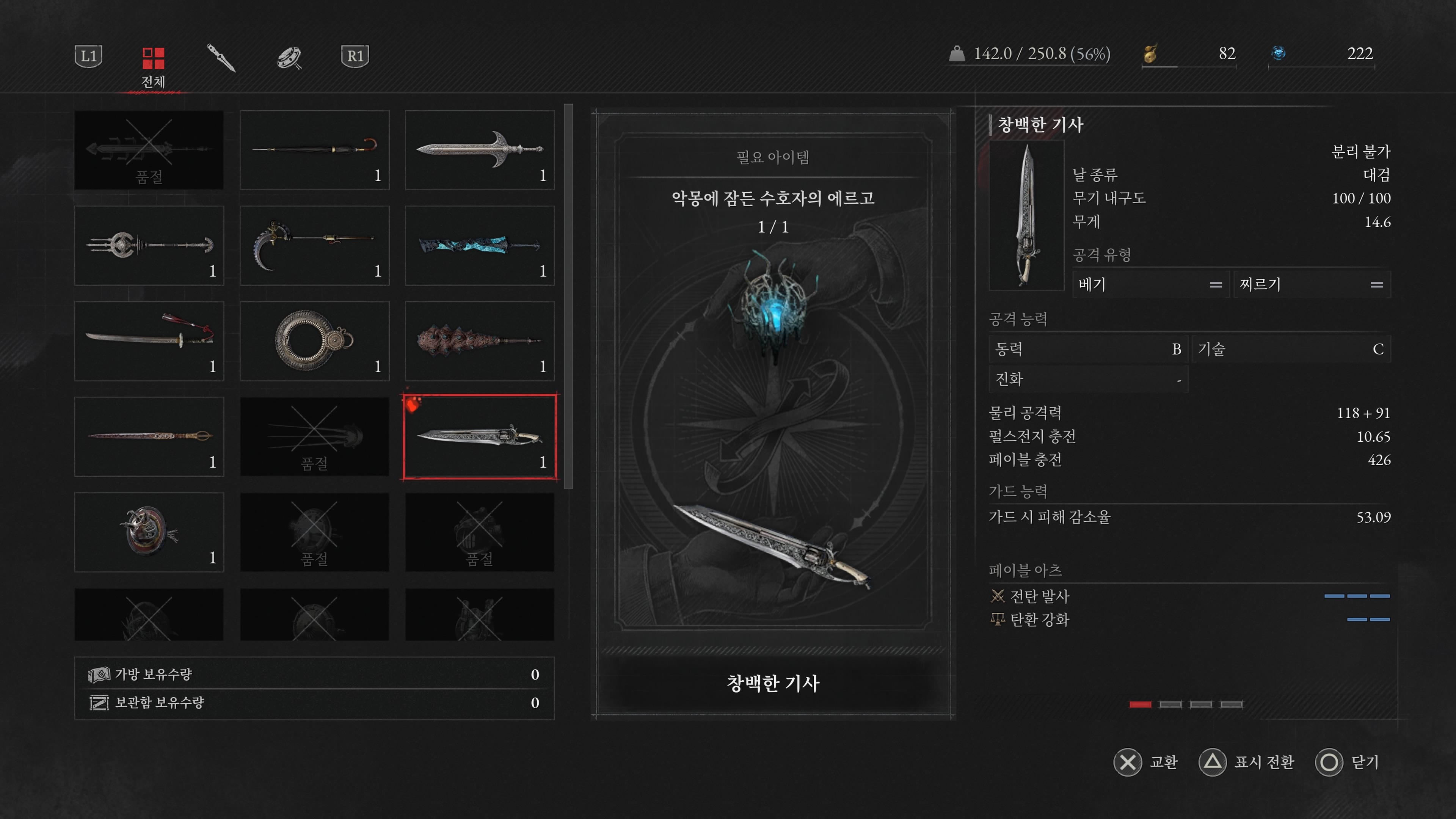
Task: Click the item list scrollbar
Action: point(569,296)
